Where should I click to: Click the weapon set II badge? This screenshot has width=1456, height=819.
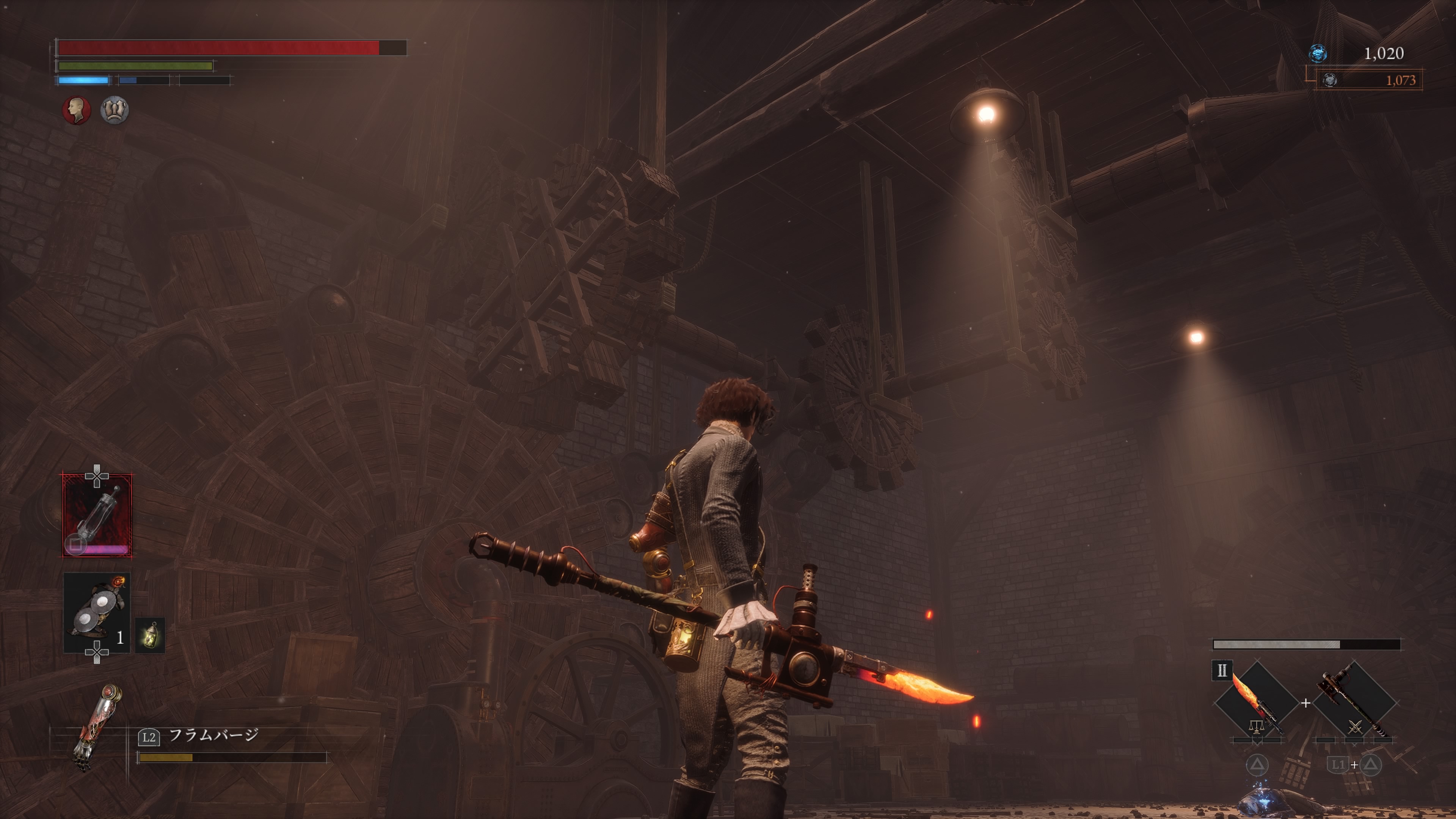coord(1221,671)
